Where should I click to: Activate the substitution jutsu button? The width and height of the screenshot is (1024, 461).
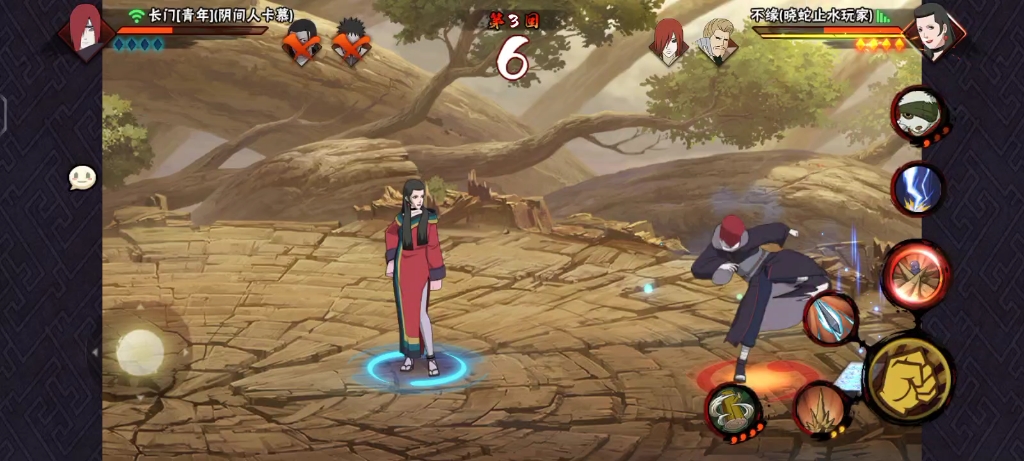(x=733, y=410)
